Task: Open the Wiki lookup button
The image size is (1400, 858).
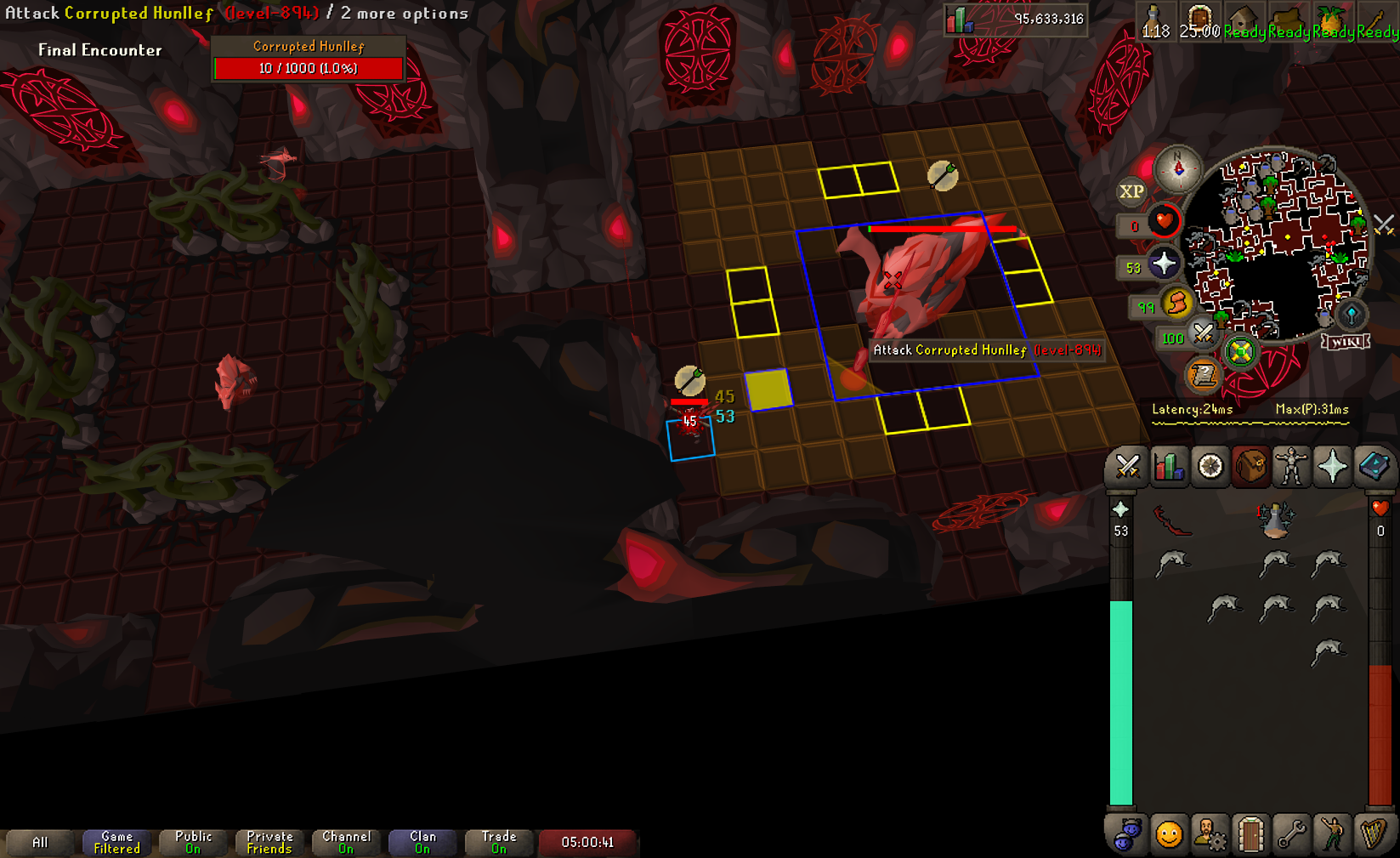Action: pyautogui.click(x=1346, y=342)
